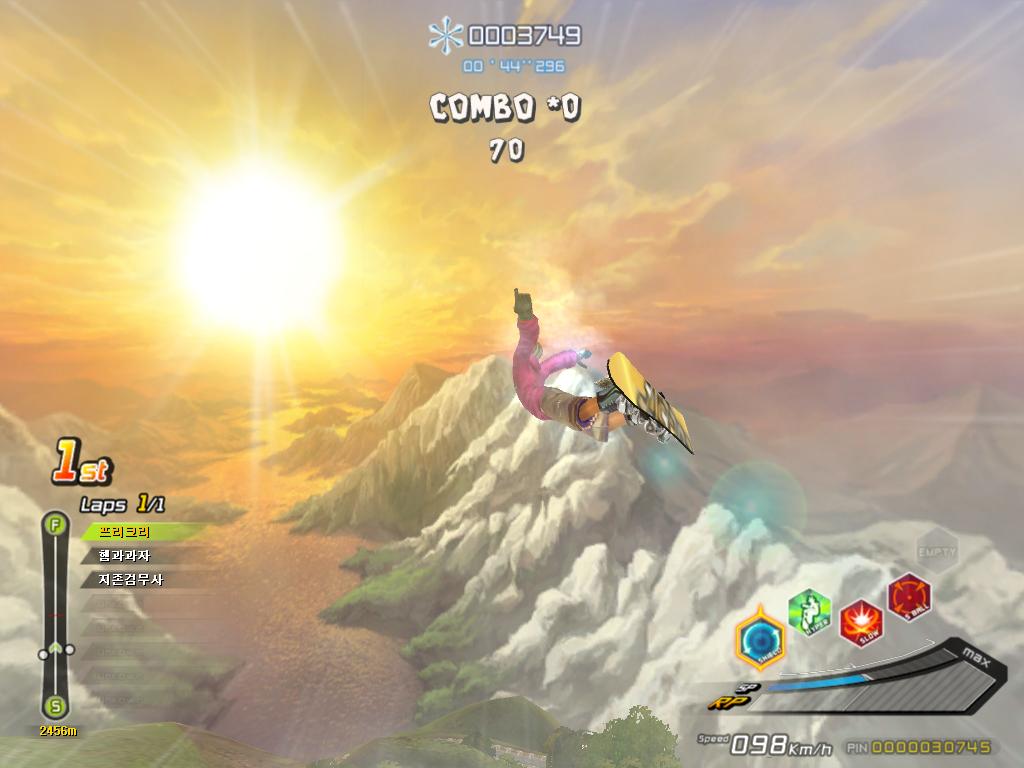Select the S Ball item icon
Screen dimensions: 1024x768
[x=909, y=596]
